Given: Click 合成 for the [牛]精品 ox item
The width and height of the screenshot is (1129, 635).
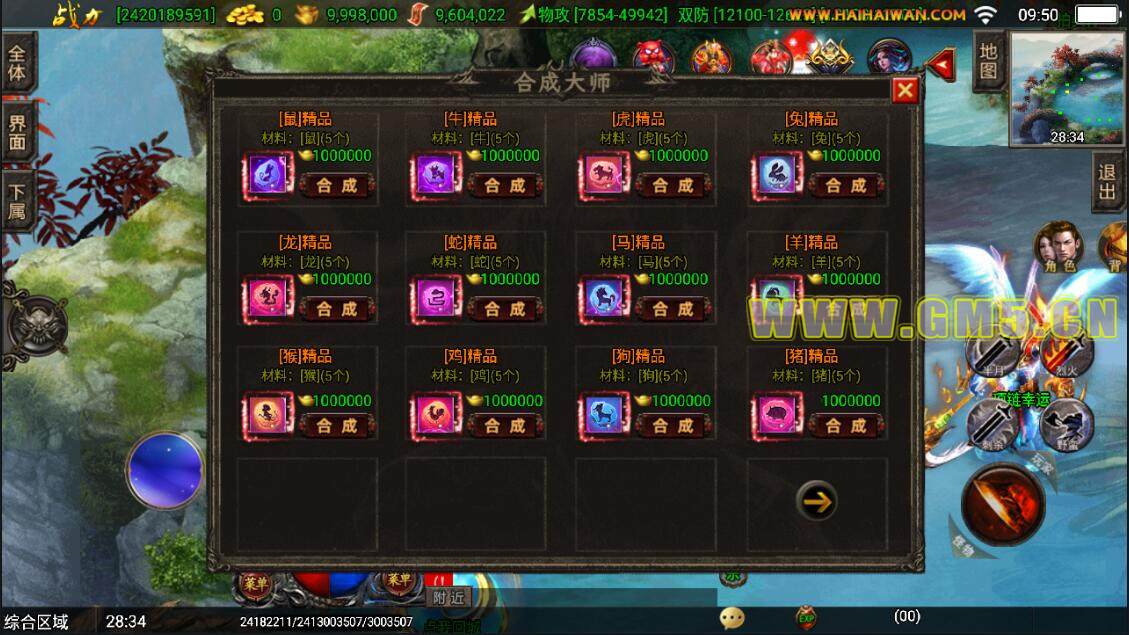Looking at the screenshot, I should coord(505,186).
